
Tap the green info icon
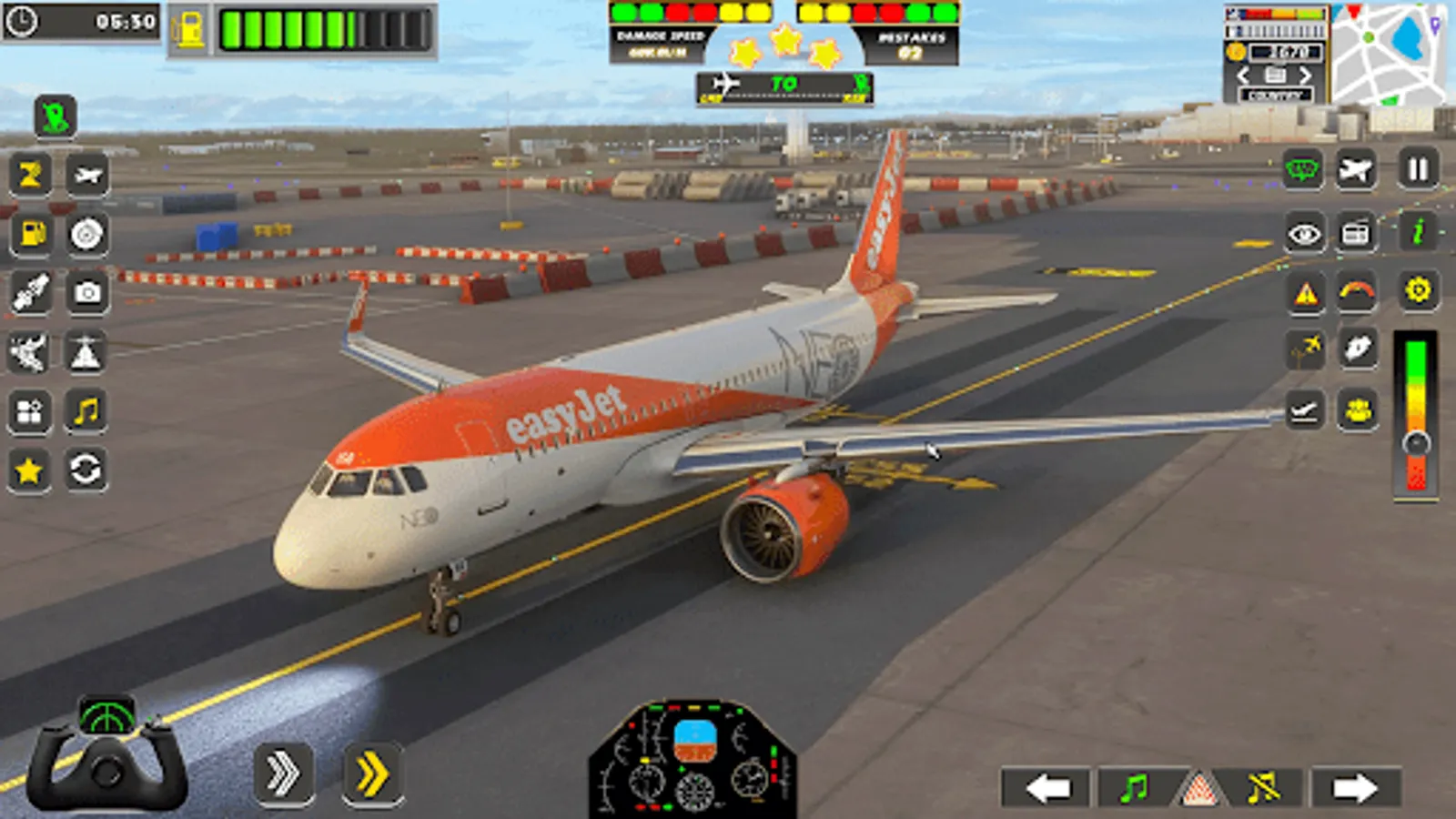point(1416,232)
